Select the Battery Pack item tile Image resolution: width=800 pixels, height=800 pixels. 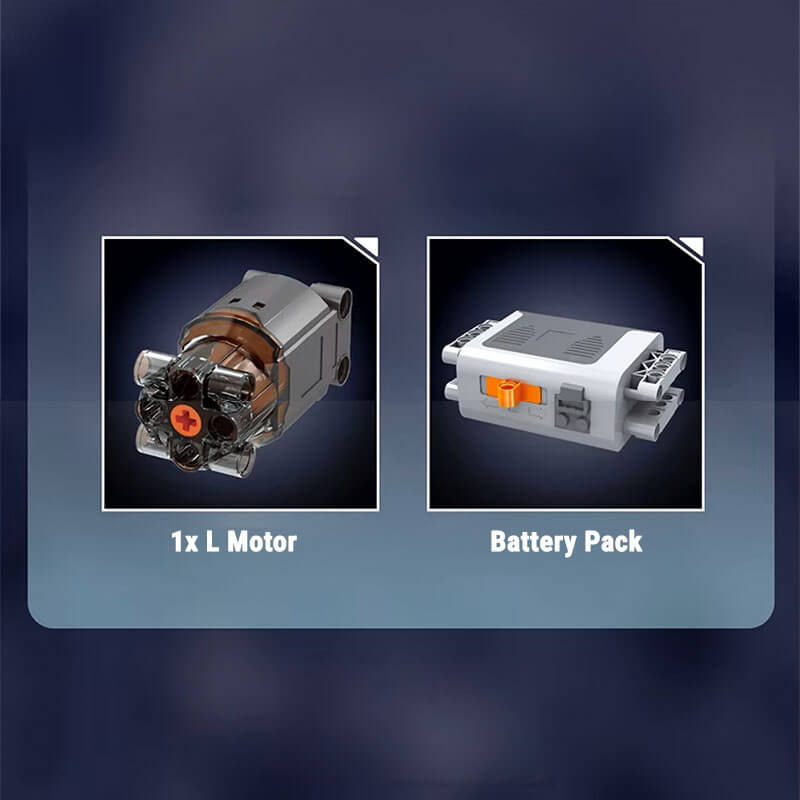[x=566, y=373]
